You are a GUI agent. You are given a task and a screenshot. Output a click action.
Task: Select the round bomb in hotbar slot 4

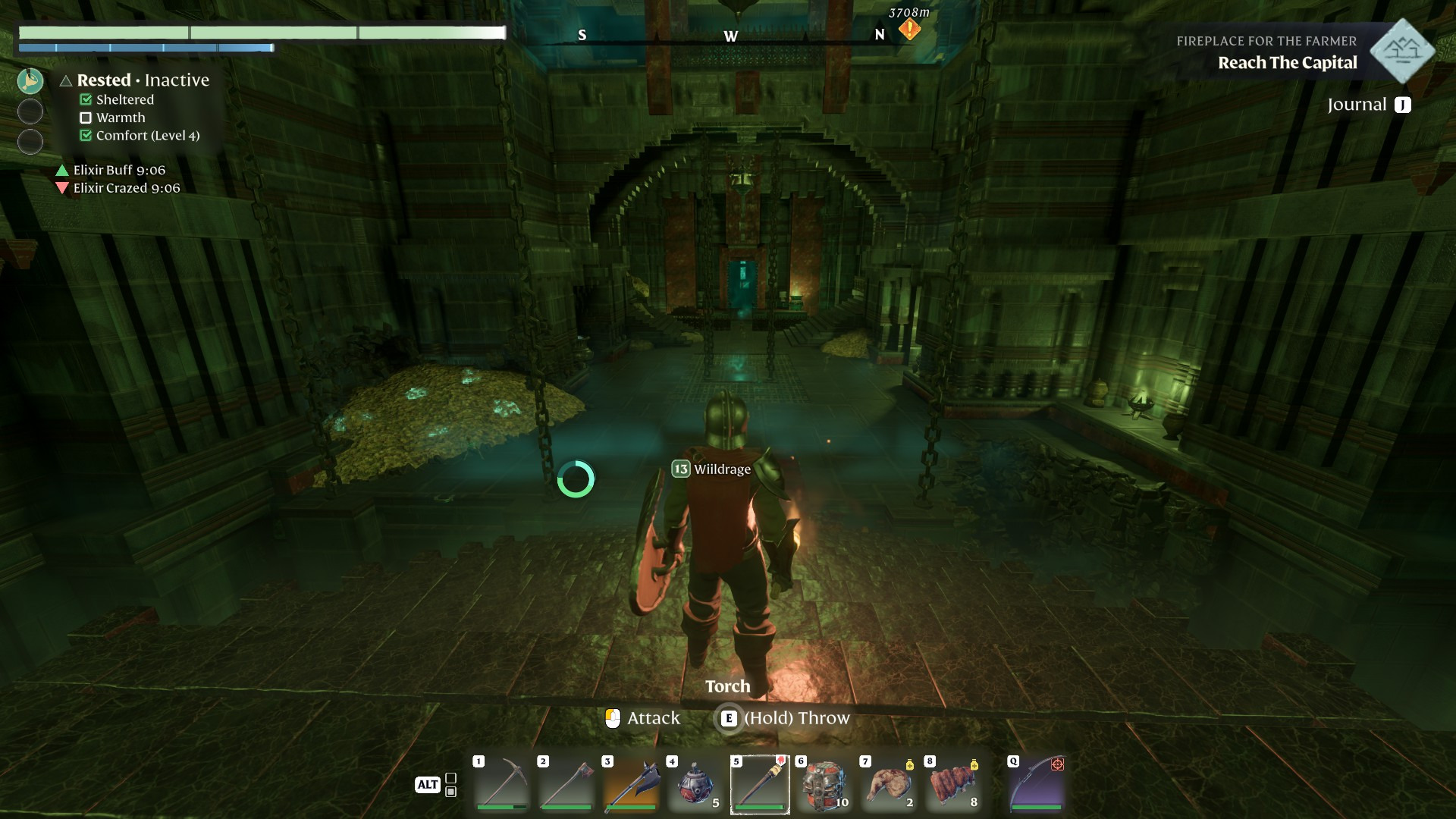[695, 784]
